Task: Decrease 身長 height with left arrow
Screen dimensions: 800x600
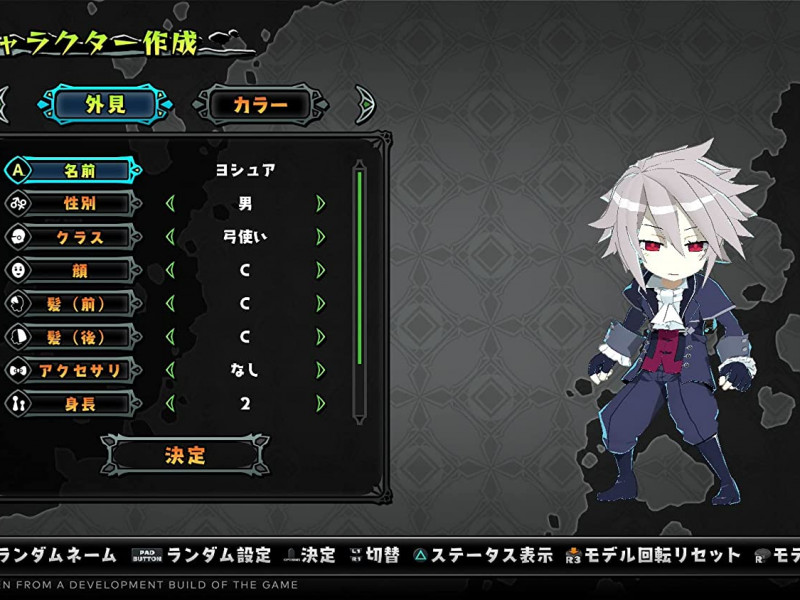Action: click(x=170, y=404)
